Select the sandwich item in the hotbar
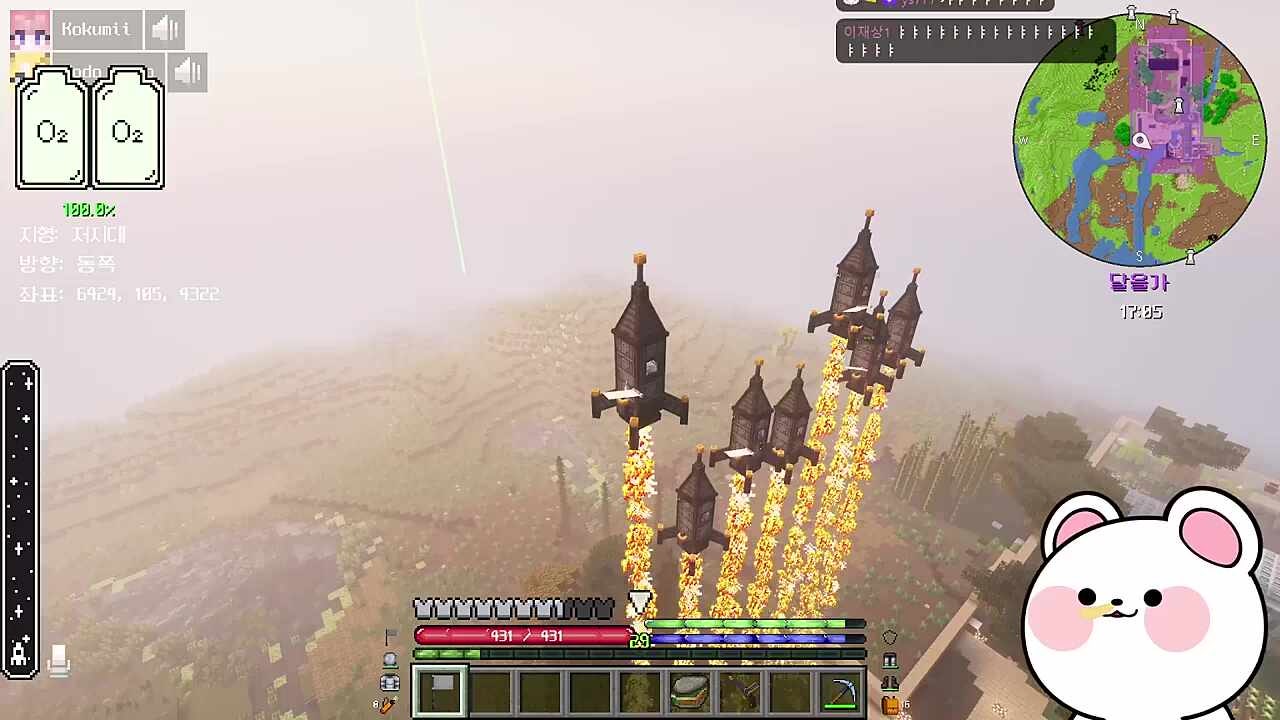This screenshot has width=1280, height=720. [x=689, y=691]
